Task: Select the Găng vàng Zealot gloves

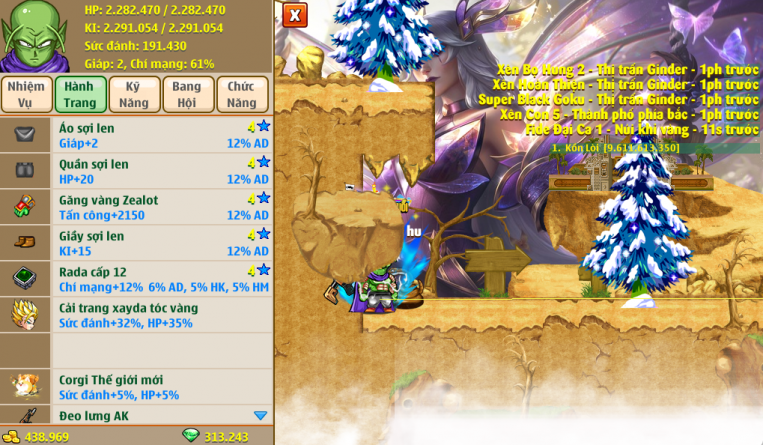Action: pos(160,207)
